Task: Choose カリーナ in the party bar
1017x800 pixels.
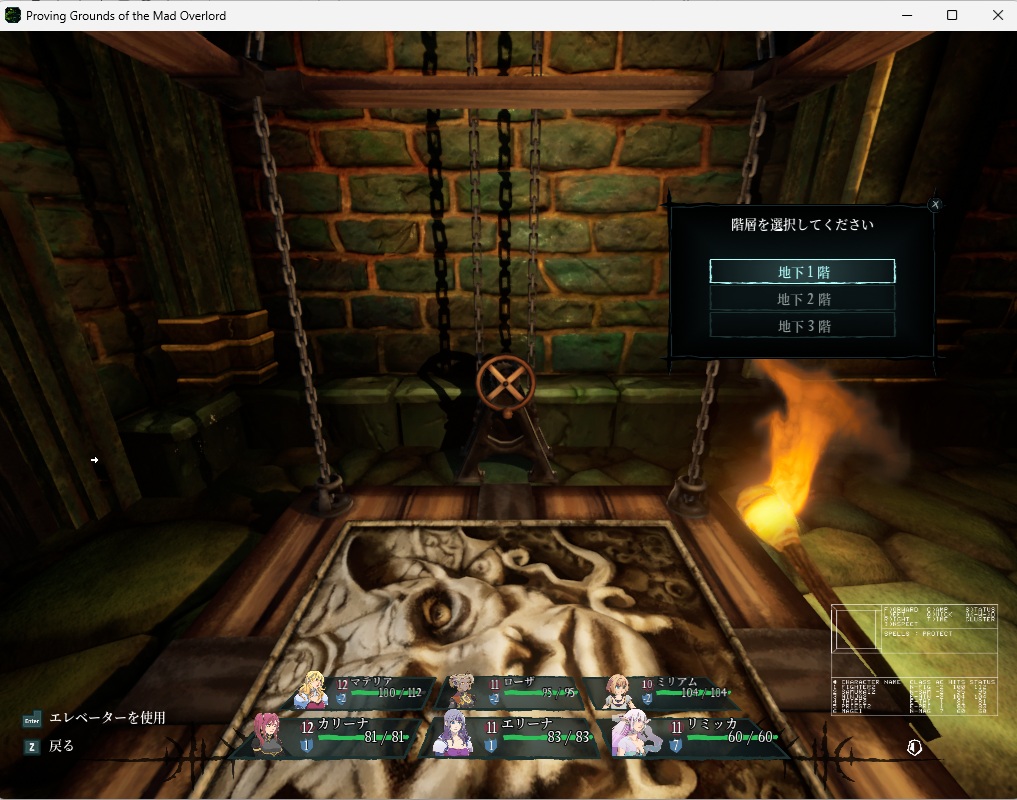Action: click(x=331, y=736)
